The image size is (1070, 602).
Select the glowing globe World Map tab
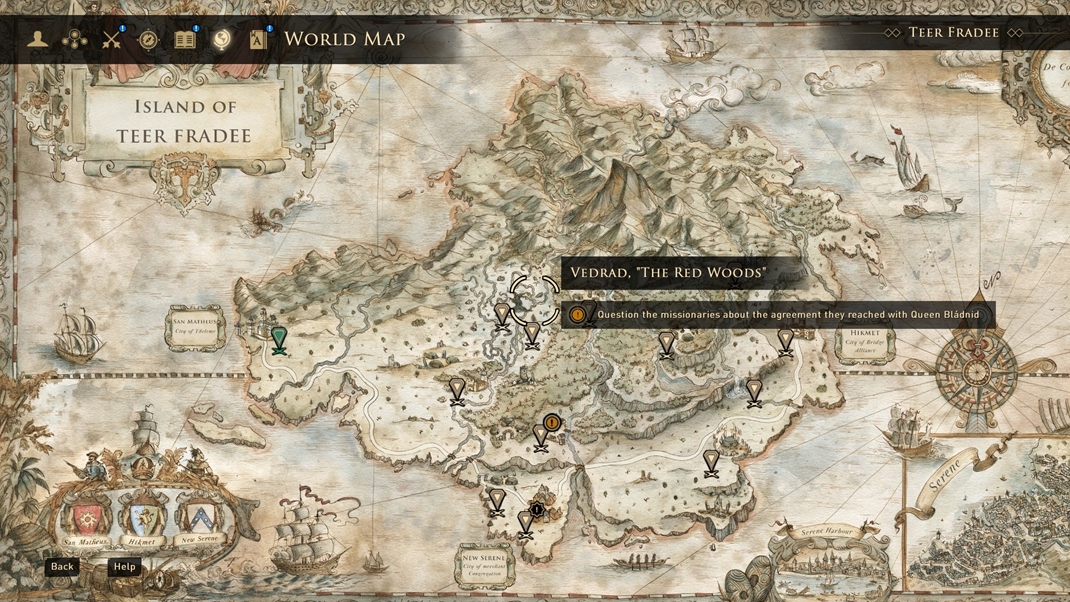click(222, 39)
